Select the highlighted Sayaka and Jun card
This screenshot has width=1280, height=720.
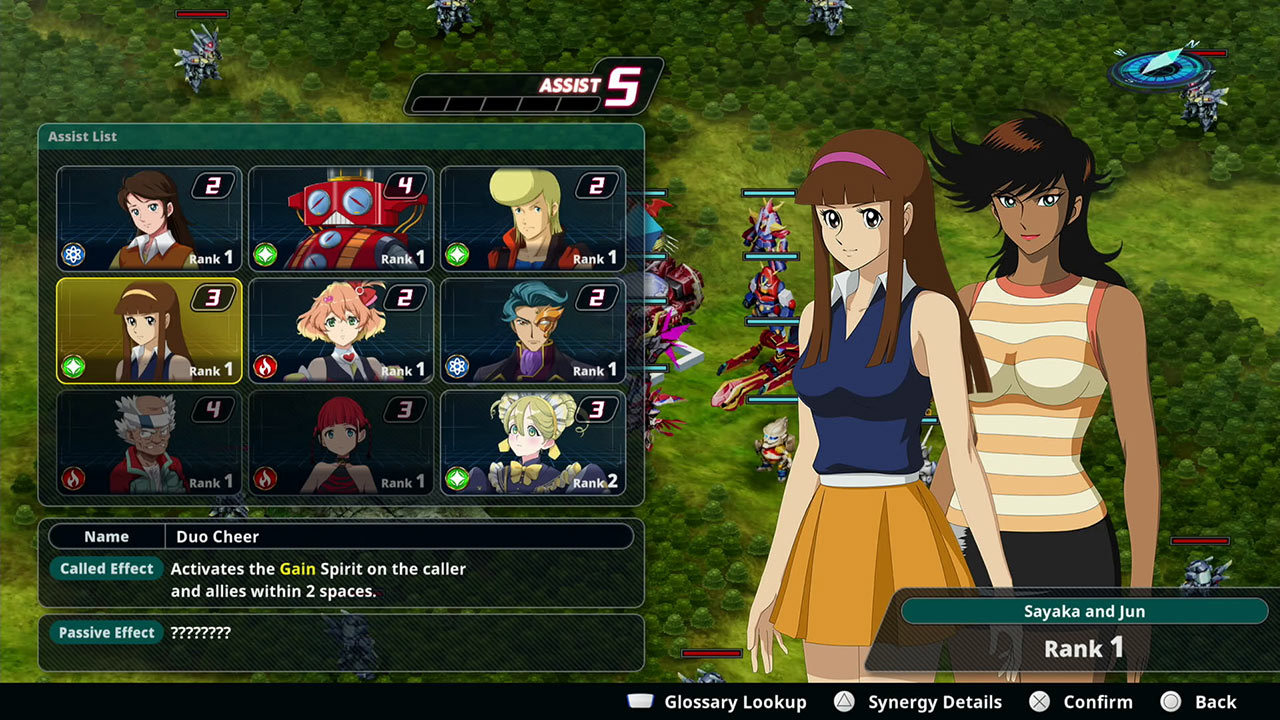coord(149,331)
